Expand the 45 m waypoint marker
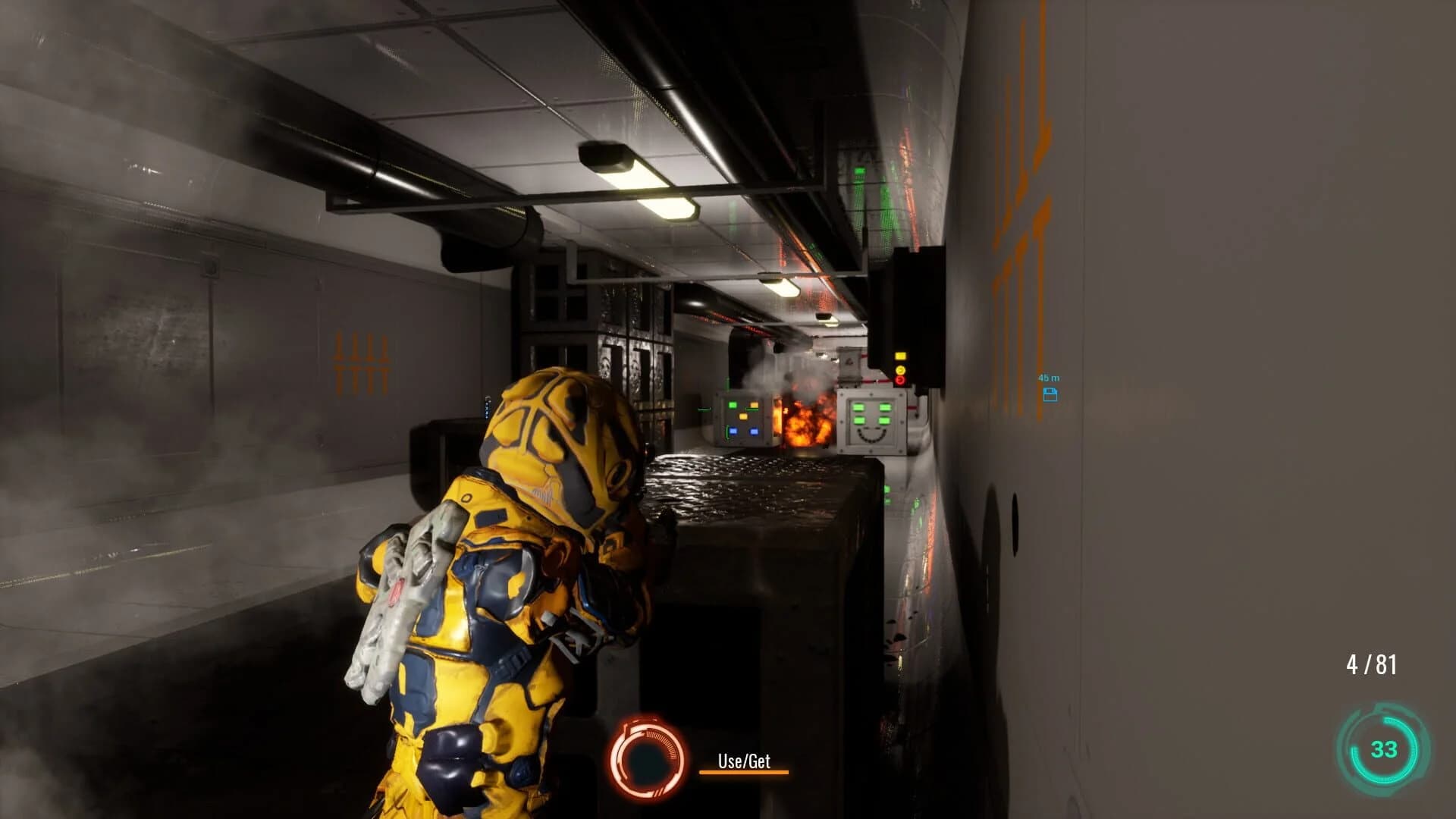The image size is (1456, 819). pos(1050,387)
